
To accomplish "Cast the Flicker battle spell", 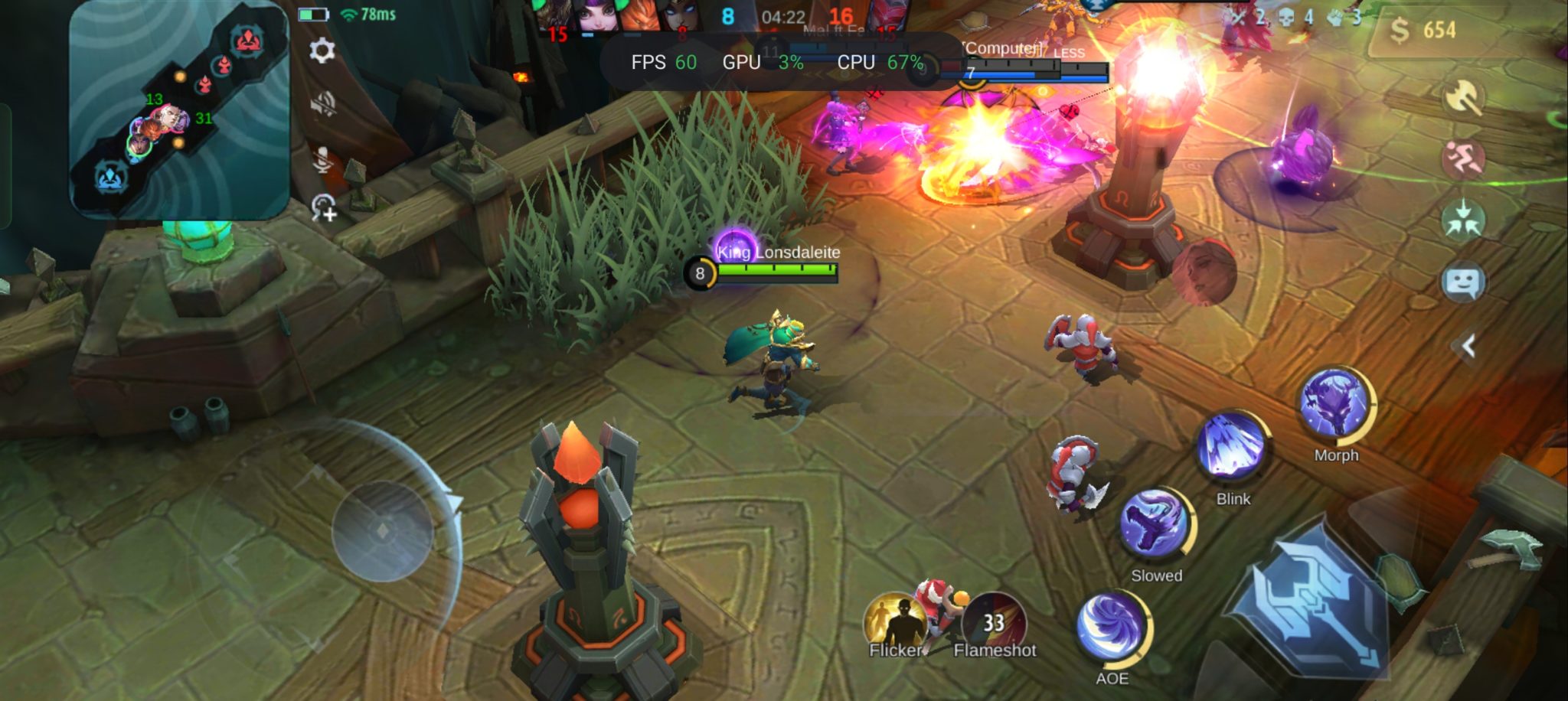I will 896,621.
